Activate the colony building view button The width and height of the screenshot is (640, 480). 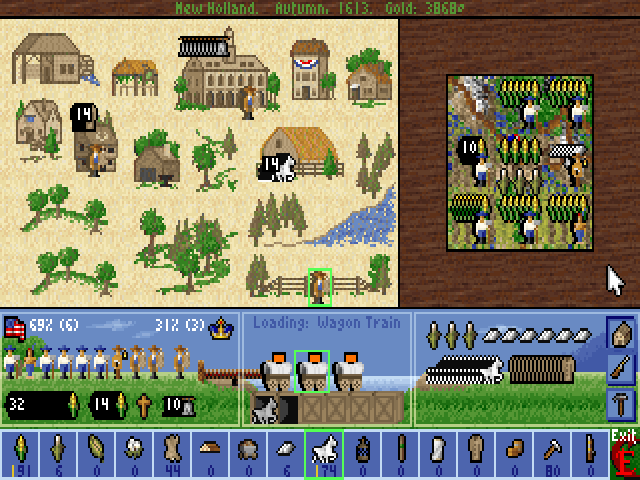coord(620,333)
